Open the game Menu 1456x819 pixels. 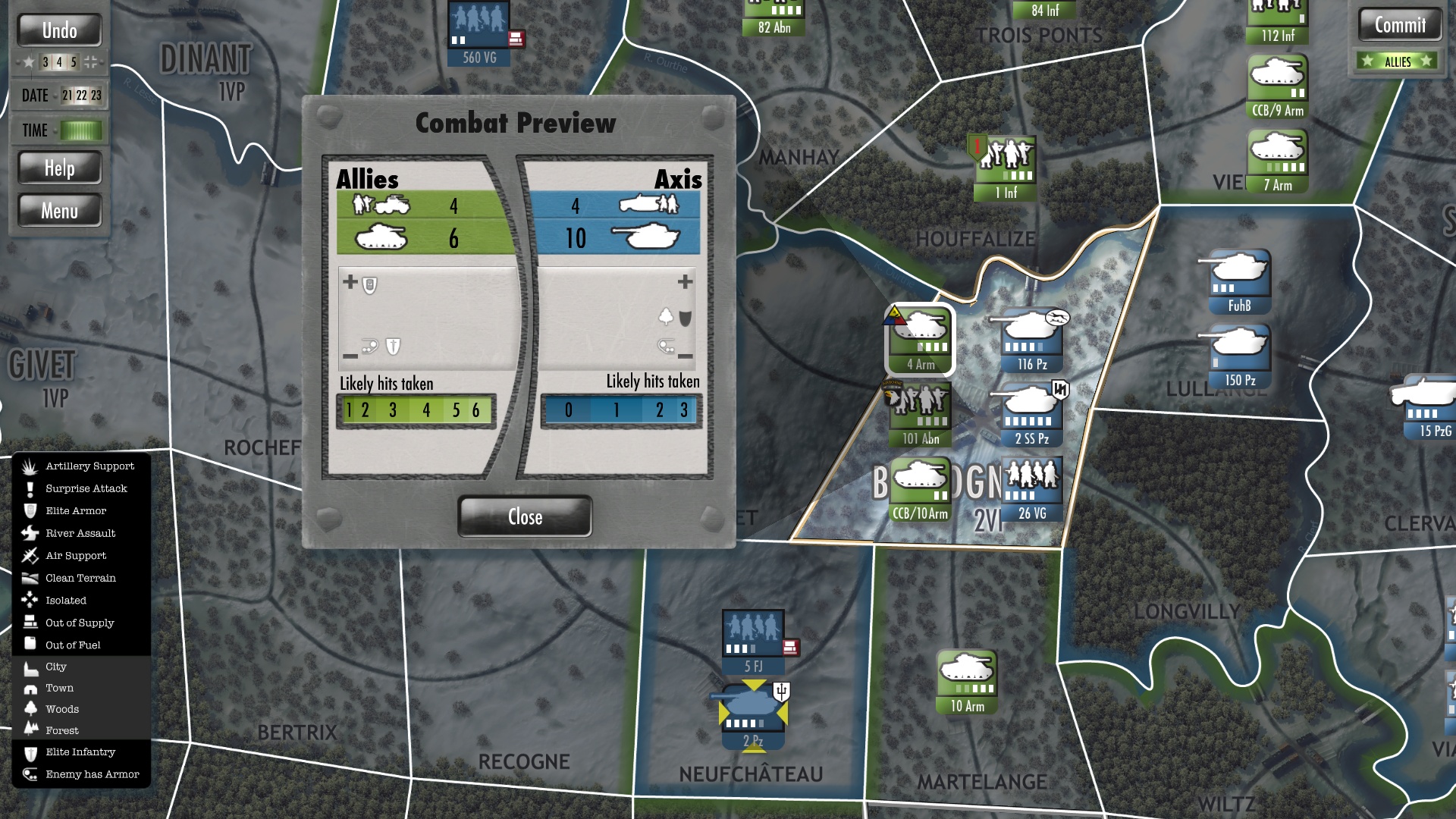coord(60,210)
